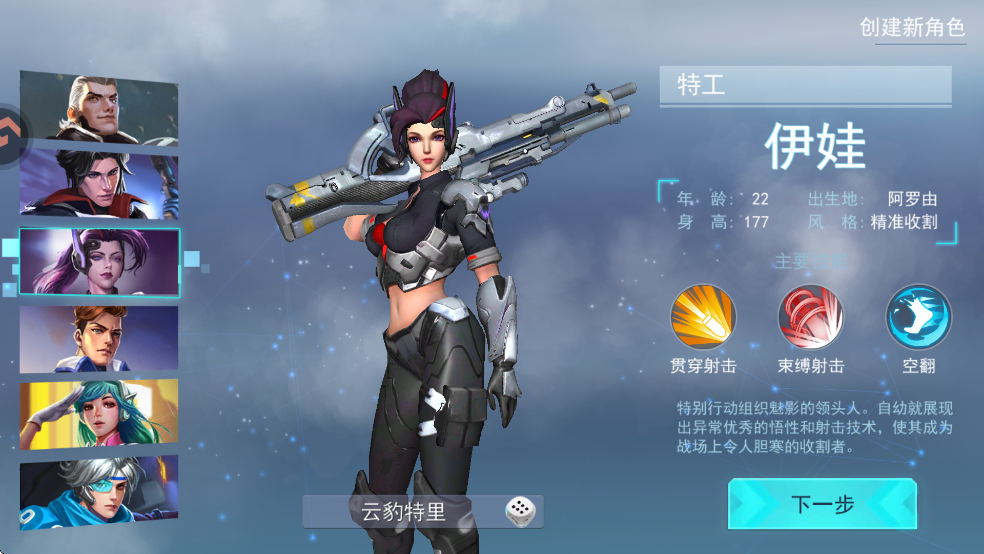Pick the purple-haired agent portrait
The image size is (984, 554).
pos(99,262)
